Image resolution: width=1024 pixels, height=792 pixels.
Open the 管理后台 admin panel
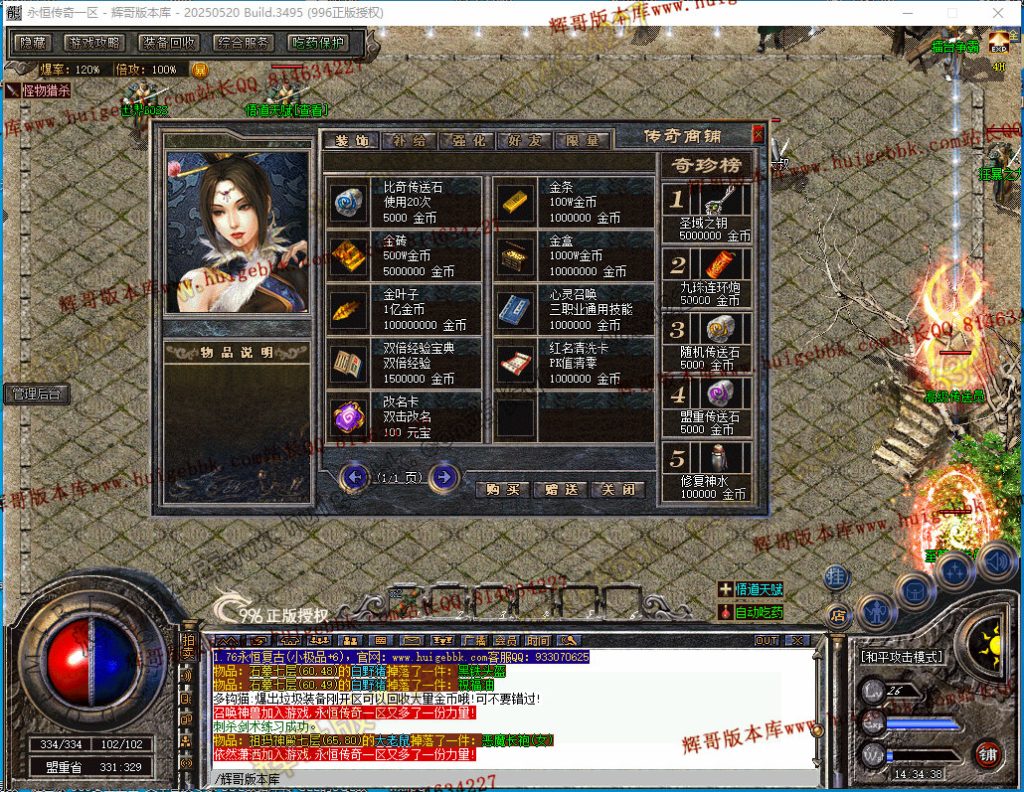[x=35, y=394]
